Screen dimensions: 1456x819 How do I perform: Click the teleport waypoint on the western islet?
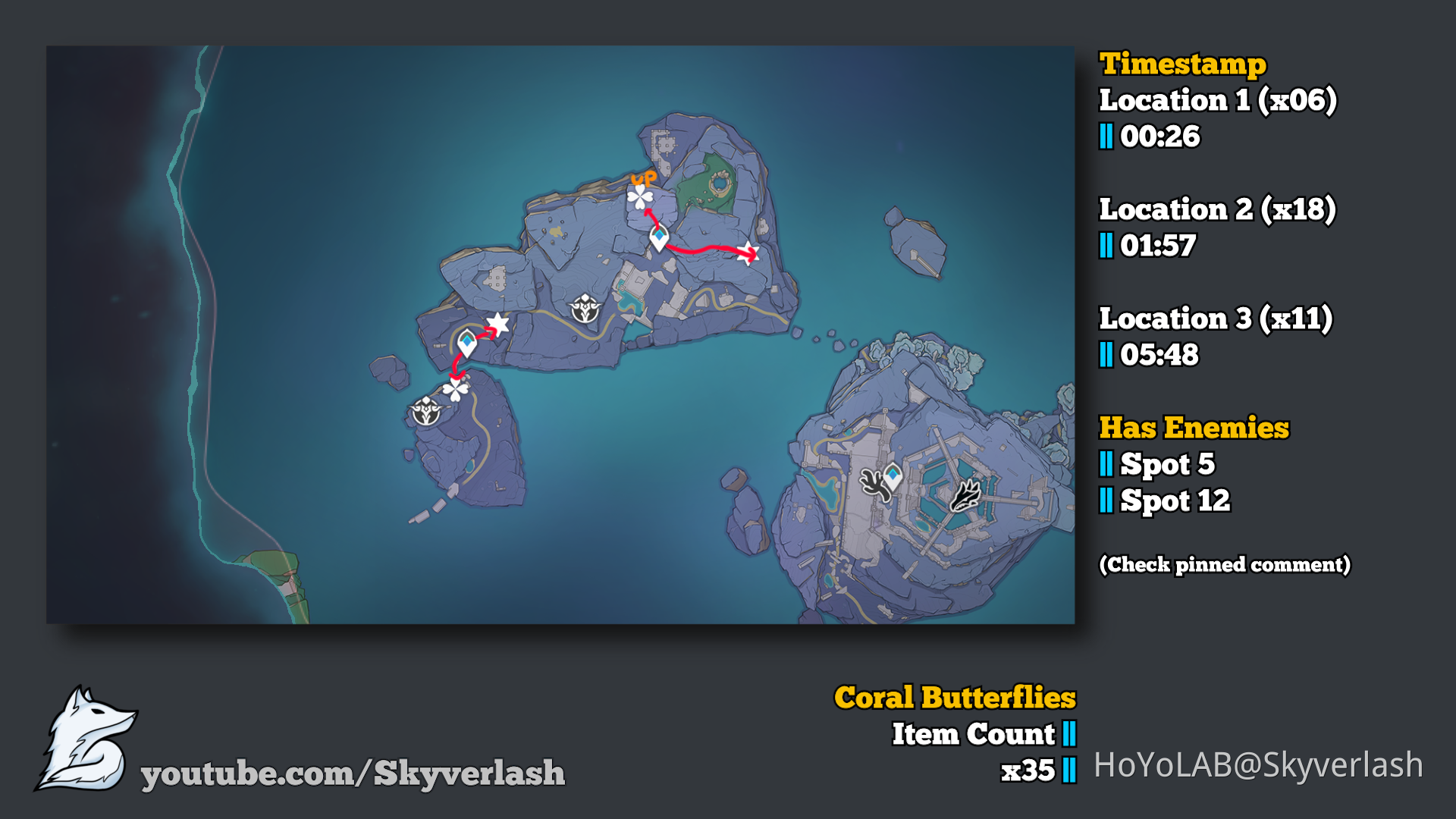click(468, 342)
